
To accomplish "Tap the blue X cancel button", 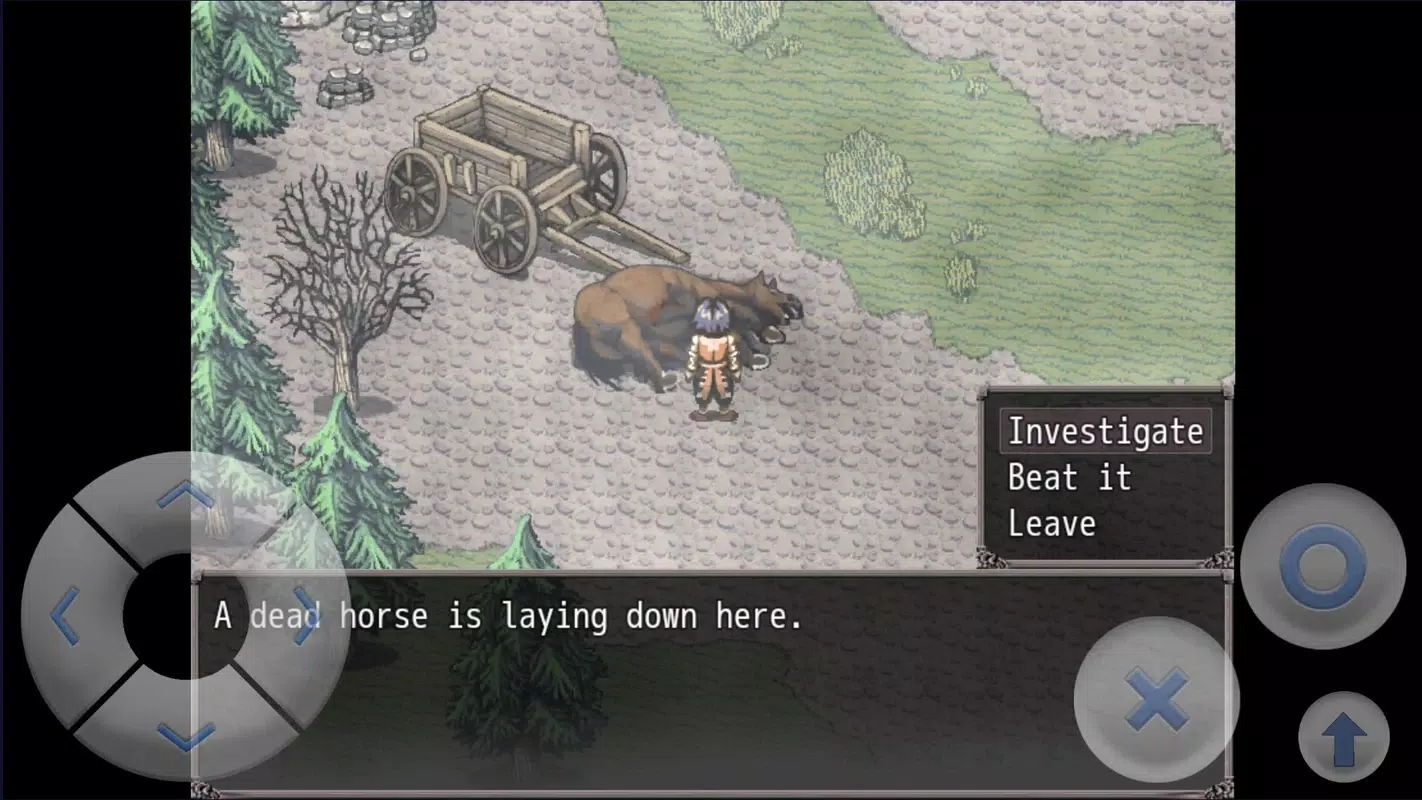I will coord(1156,699).
